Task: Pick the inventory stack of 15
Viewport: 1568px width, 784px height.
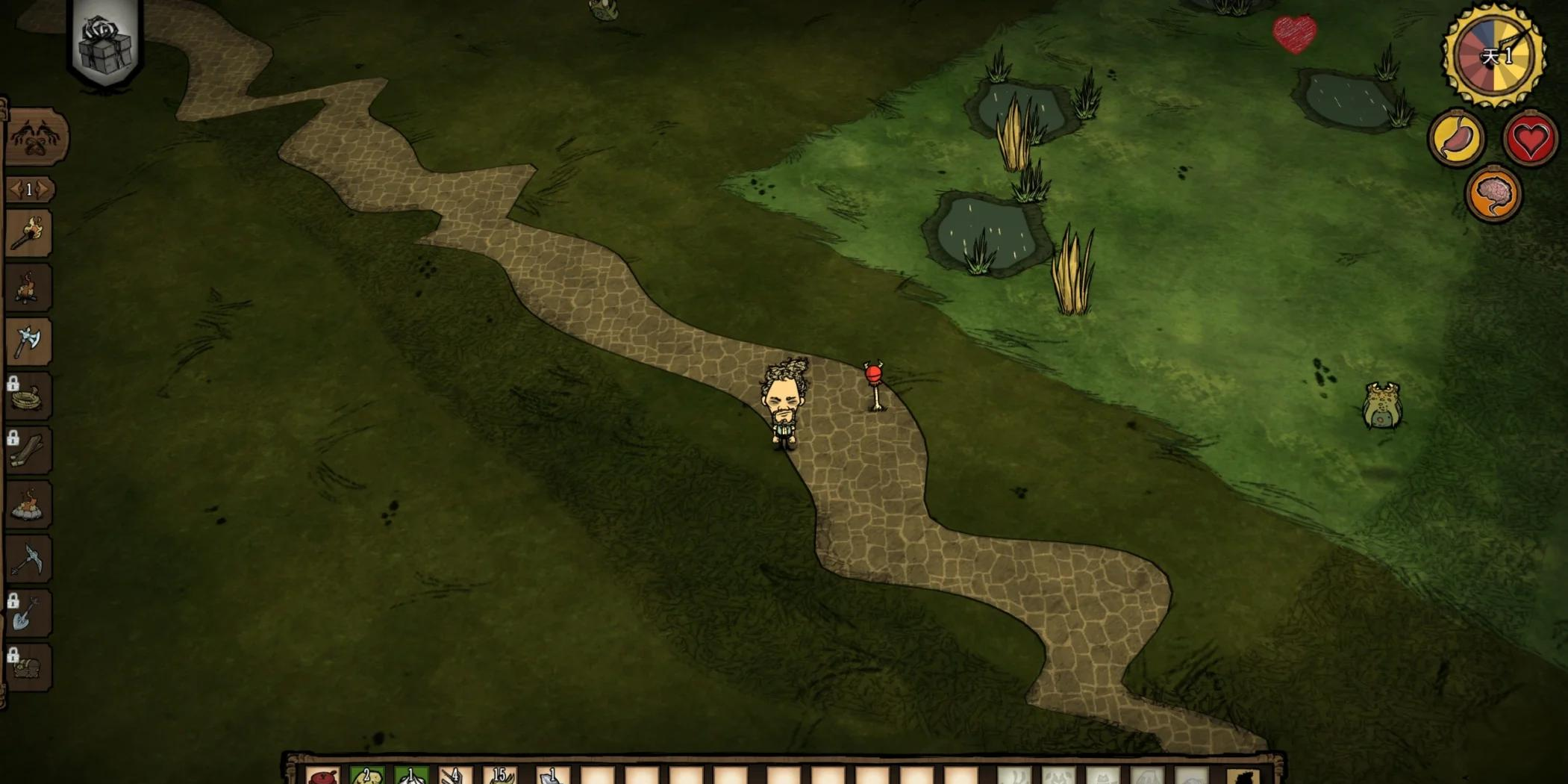Action: point(502,777)
